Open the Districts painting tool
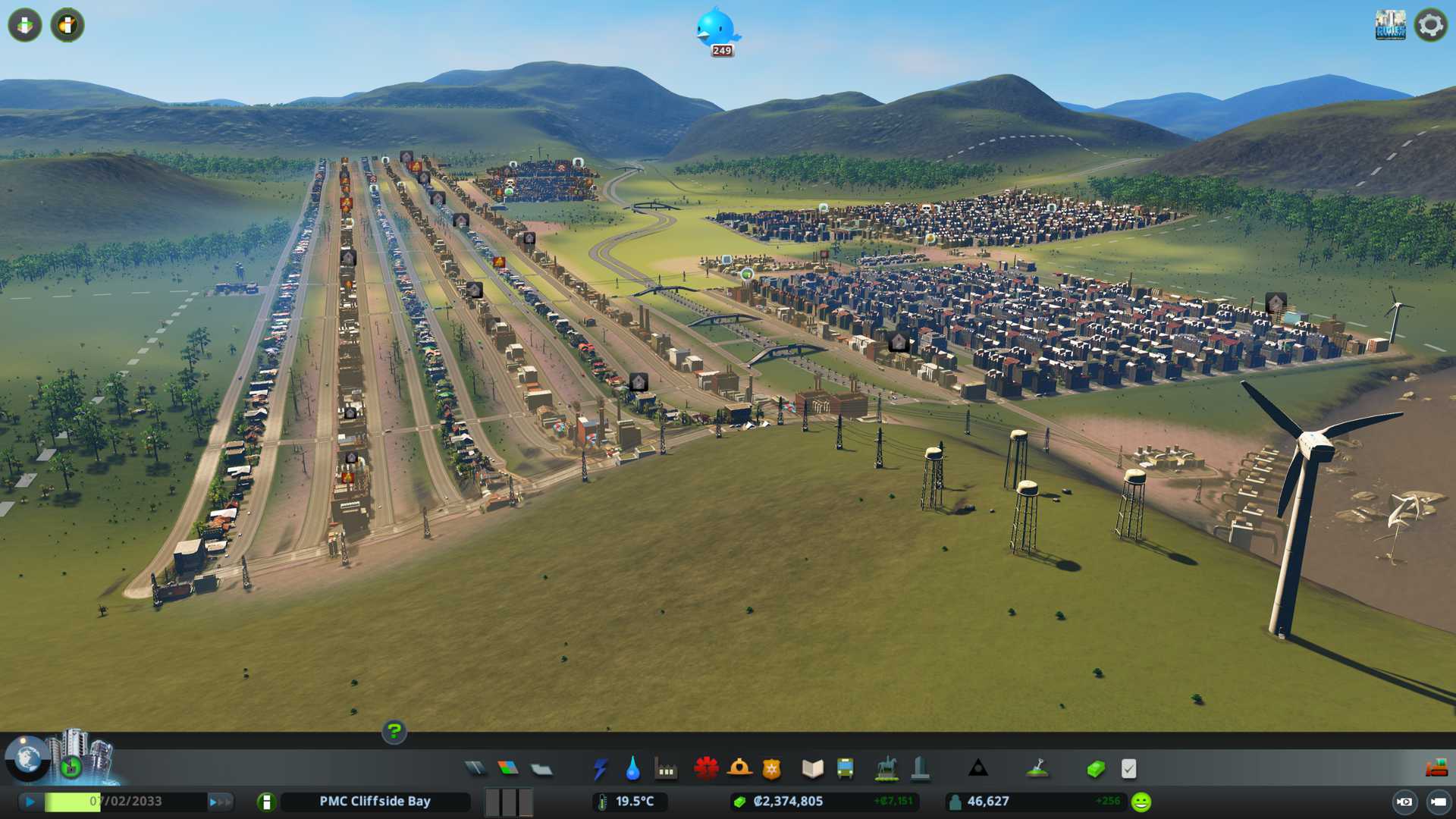 tap(541, 769)
